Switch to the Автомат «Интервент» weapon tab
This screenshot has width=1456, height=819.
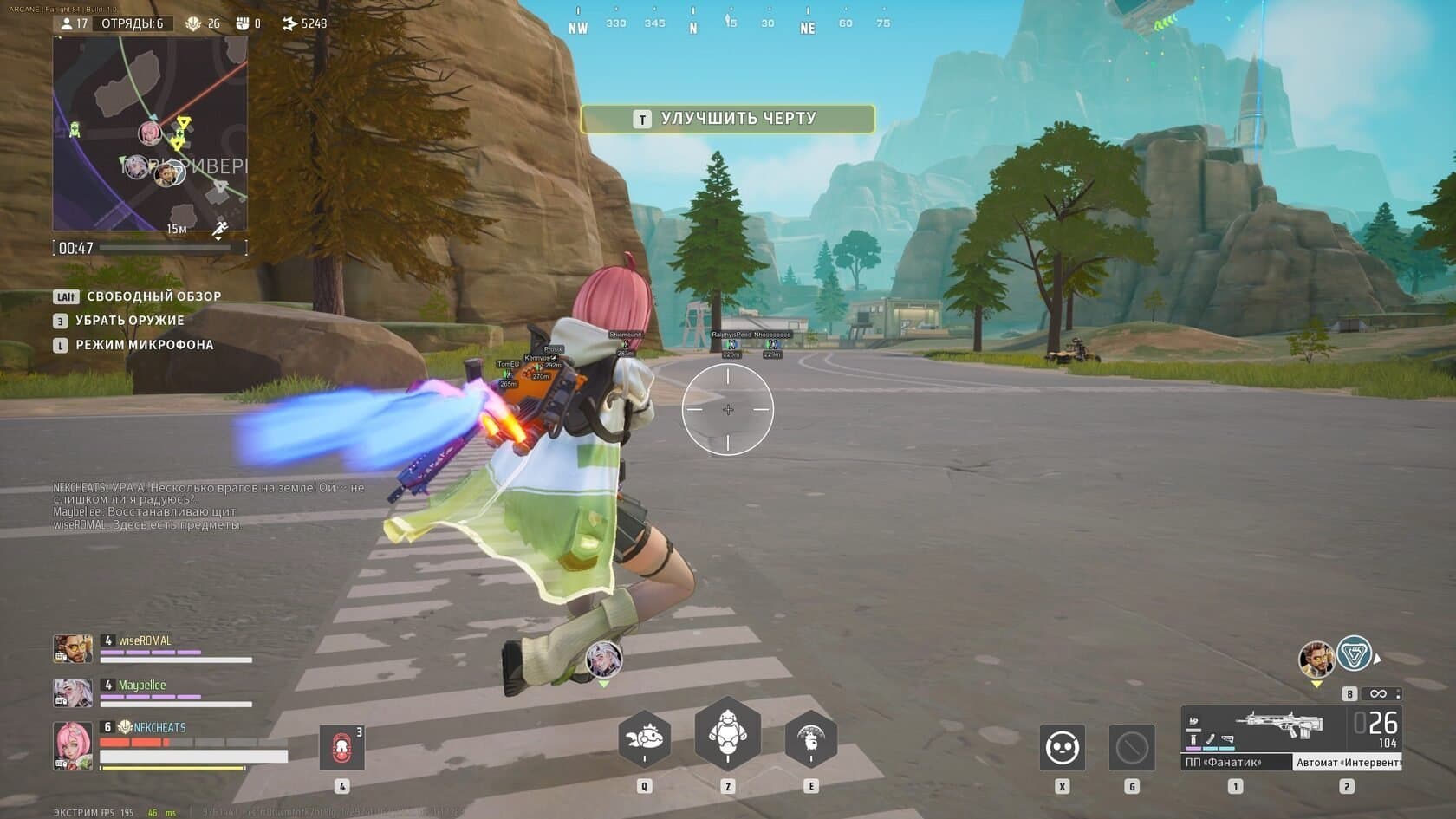1348,764
